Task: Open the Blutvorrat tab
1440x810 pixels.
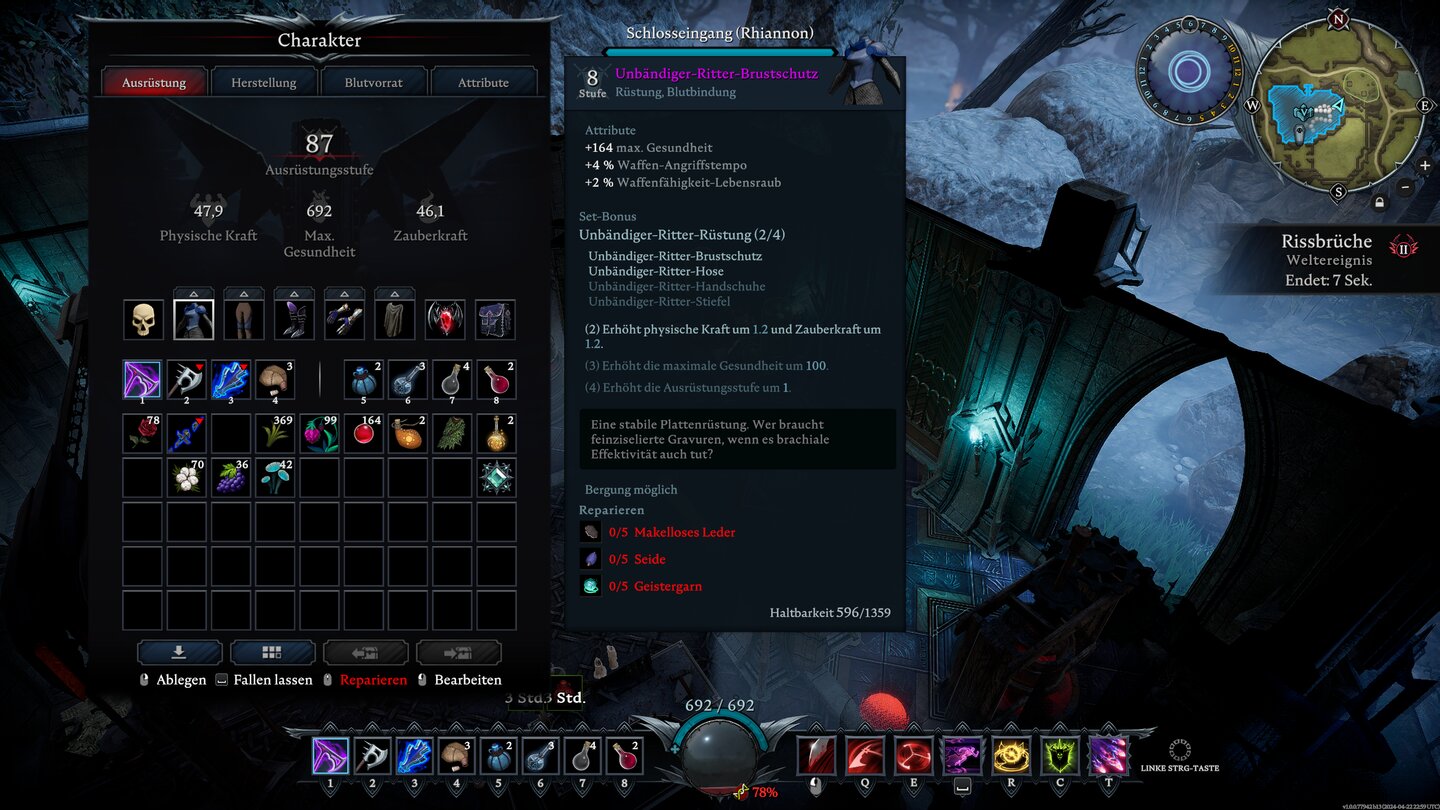Action: tap(373, 82)
